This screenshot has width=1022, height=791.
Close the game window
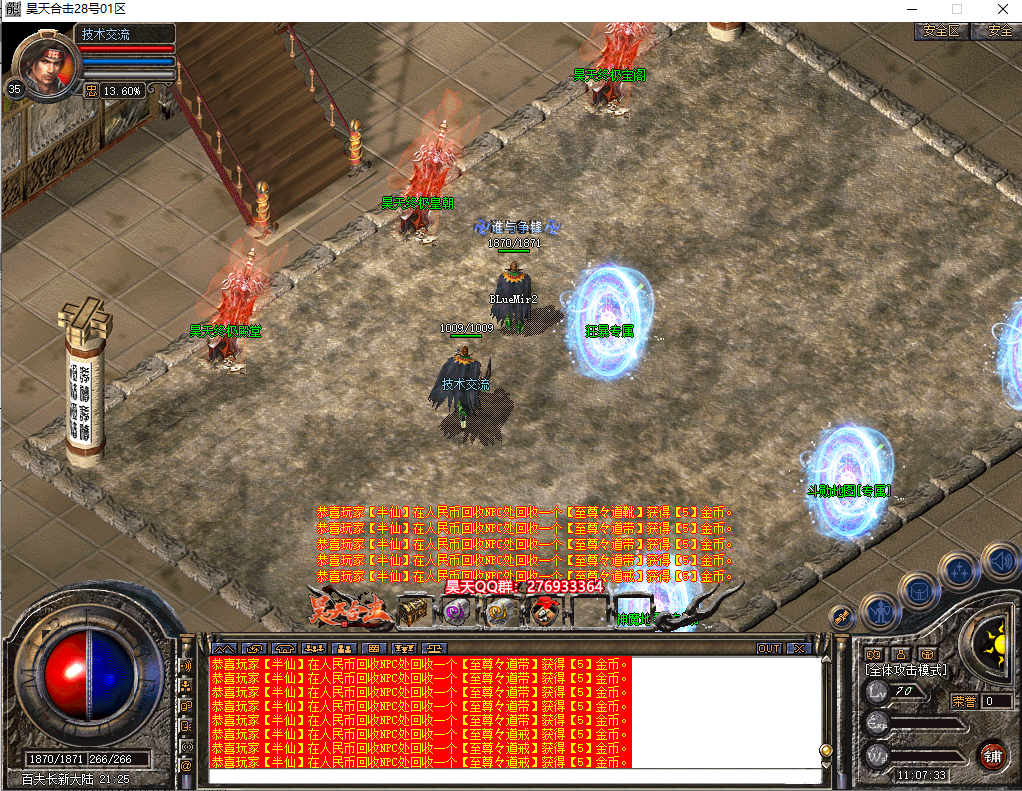(x=1002, y=8)
